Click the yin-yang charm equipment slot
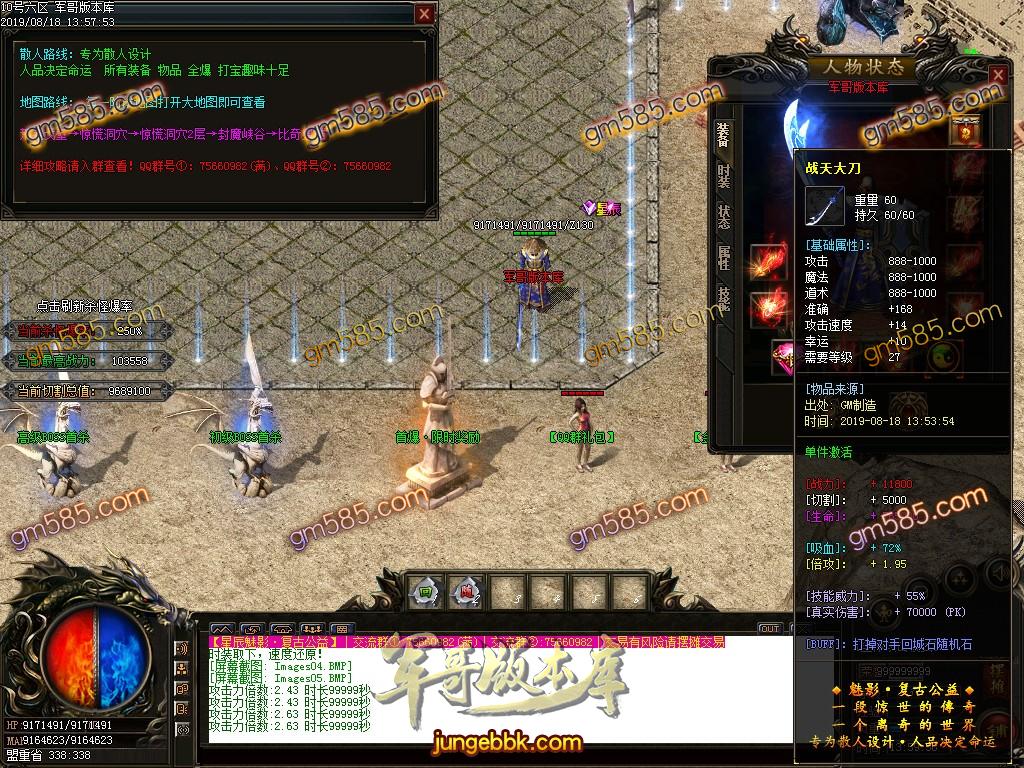1024x768 pixels. (x=943, y=355)
